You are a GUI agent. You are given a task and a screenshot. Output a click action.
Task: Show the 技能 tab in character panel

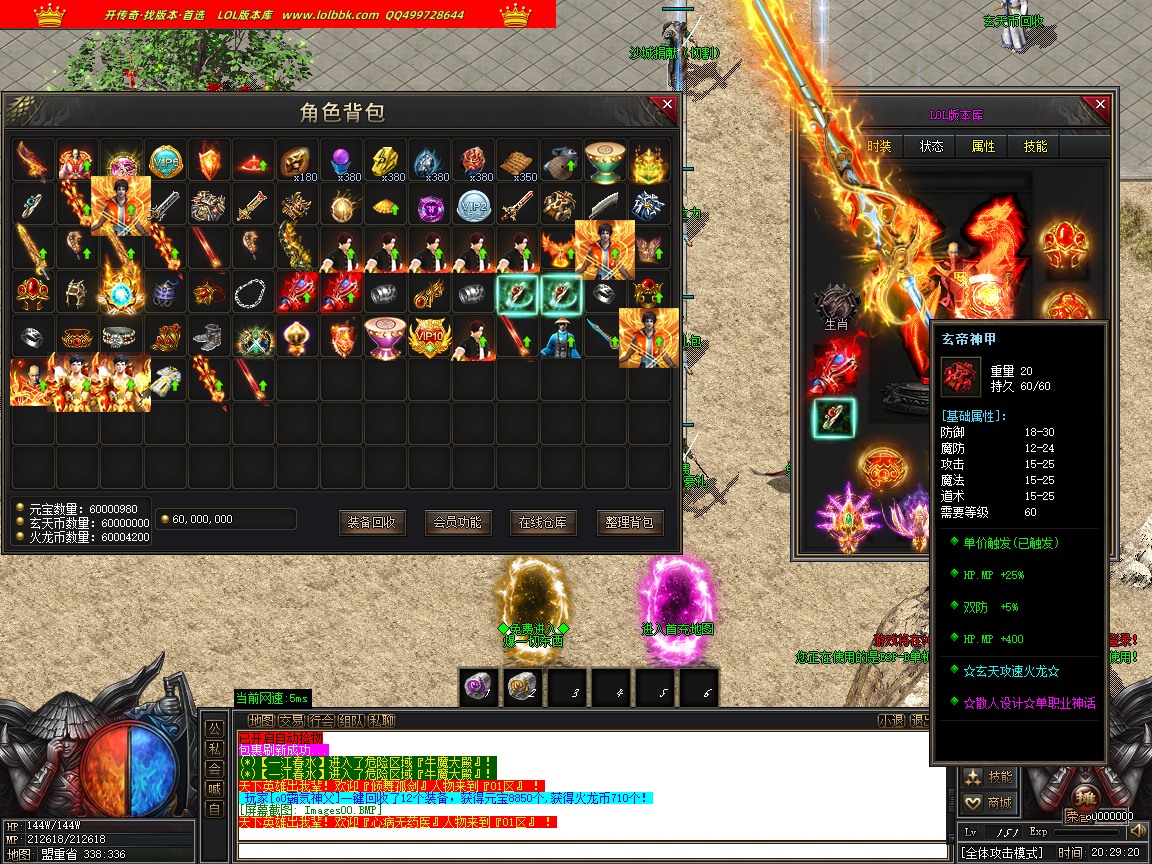click(1035, 146)
